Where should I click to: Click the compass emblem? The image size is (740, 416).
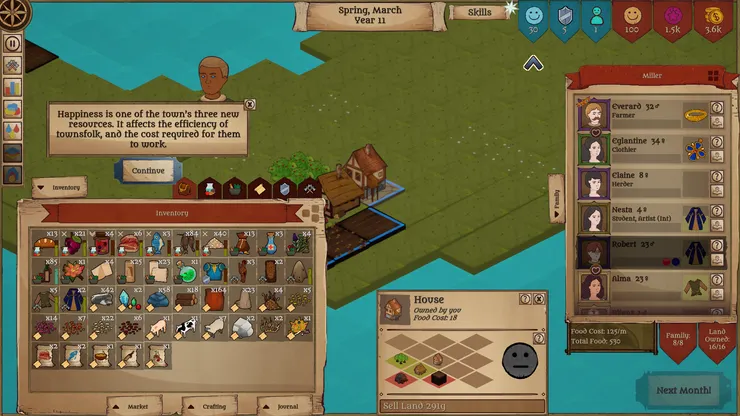(x=13, y=13)
